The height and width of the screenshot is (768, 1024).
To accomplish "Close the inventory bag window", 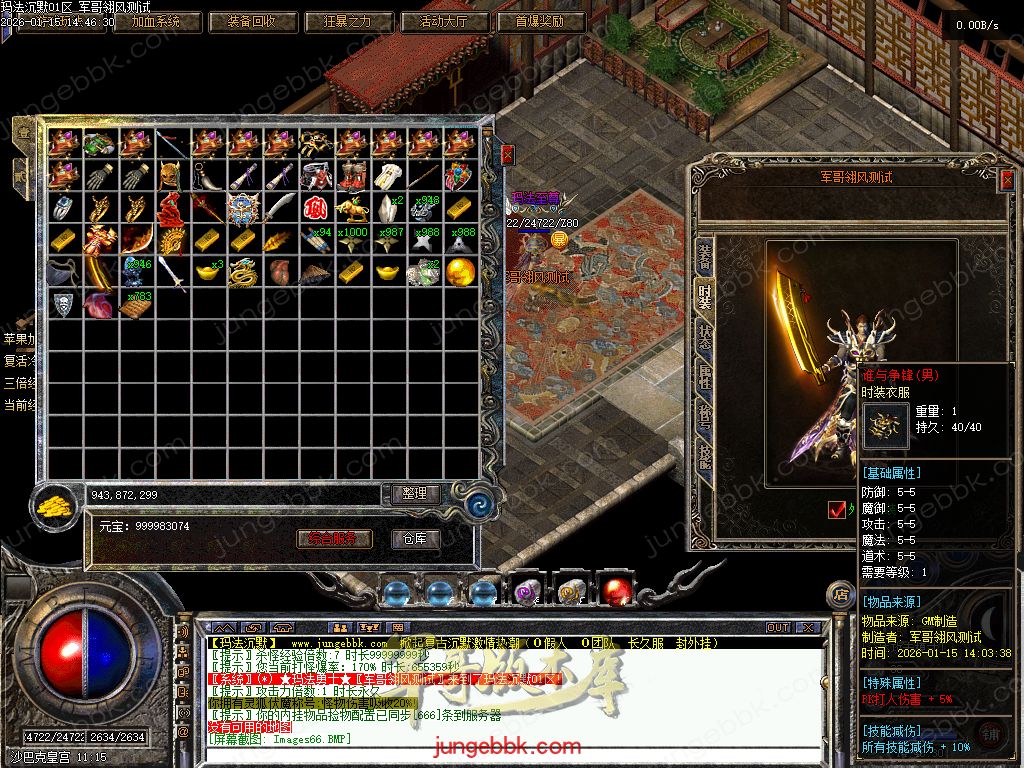I will point(508,154).
